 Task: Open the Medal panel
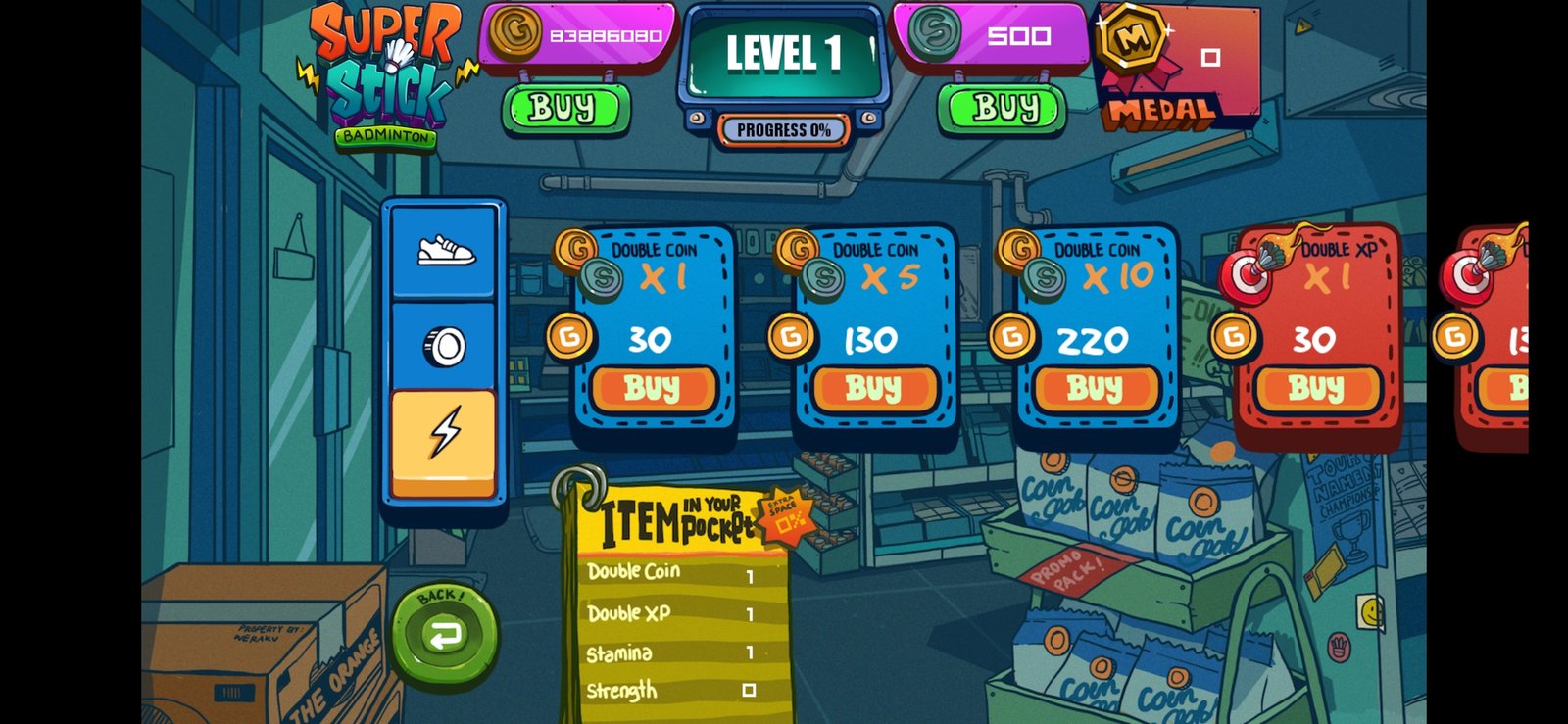click(x=1174, y=69)
